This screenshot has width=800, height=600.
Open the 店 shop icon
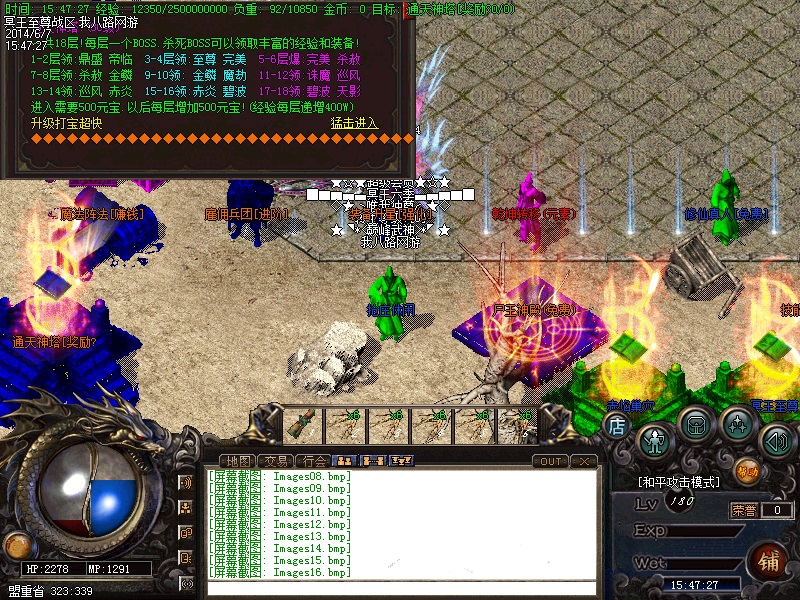pos(617,425)
